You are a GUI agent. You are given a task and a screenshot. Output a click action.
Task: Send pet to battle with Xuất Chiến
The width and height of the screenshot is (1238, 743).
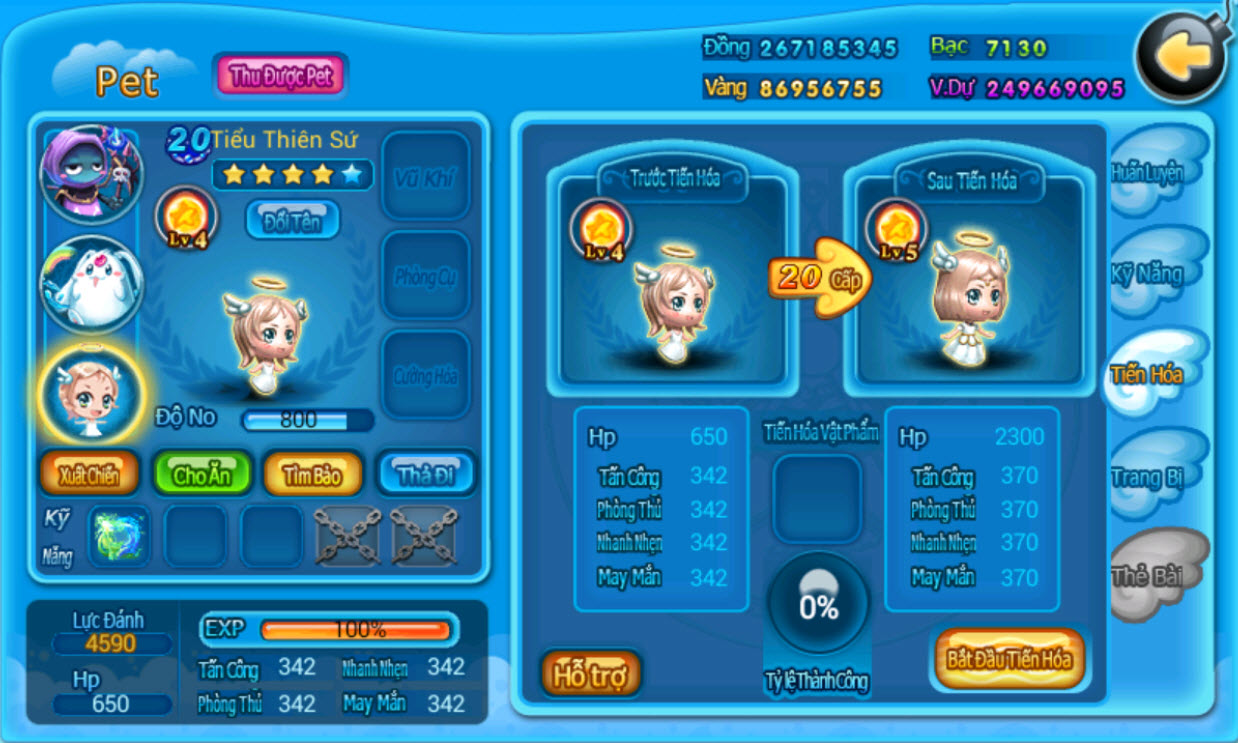tap(89, 475)
